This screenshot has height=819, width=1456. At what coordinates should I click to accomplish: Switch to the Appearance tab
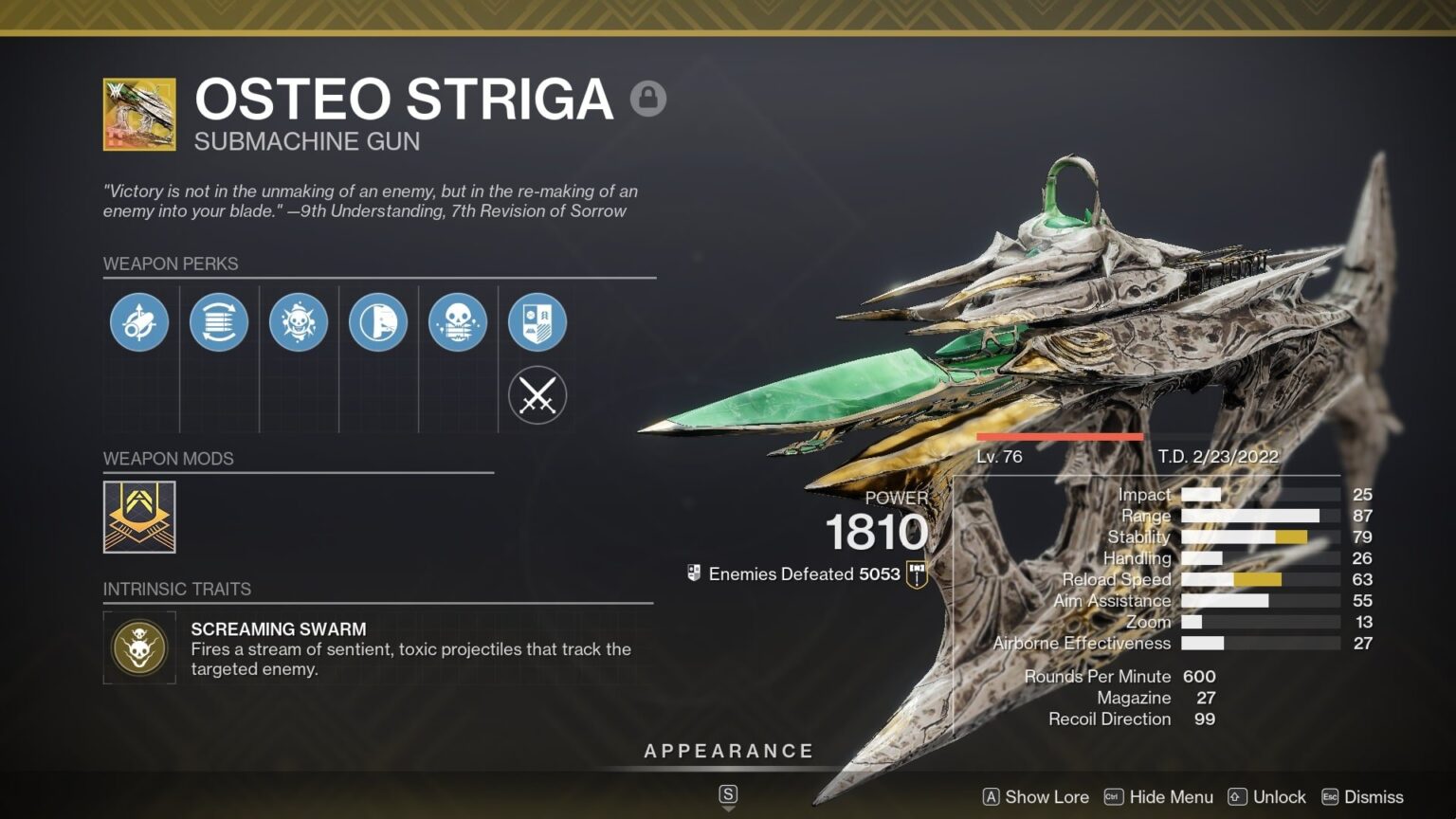[x=729, y=750]
